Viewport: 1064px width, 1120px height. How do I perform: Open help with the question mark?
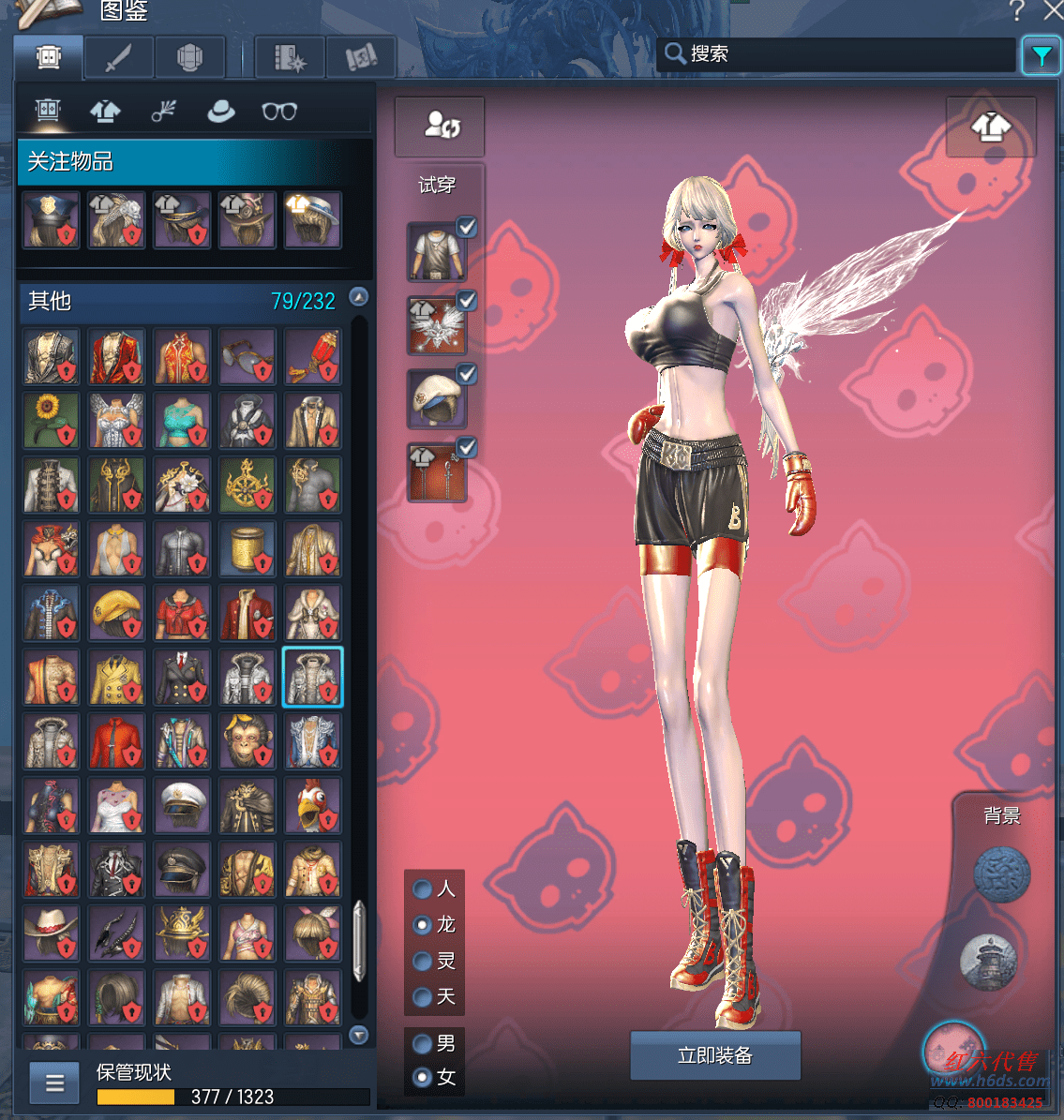coord(1017,10)
